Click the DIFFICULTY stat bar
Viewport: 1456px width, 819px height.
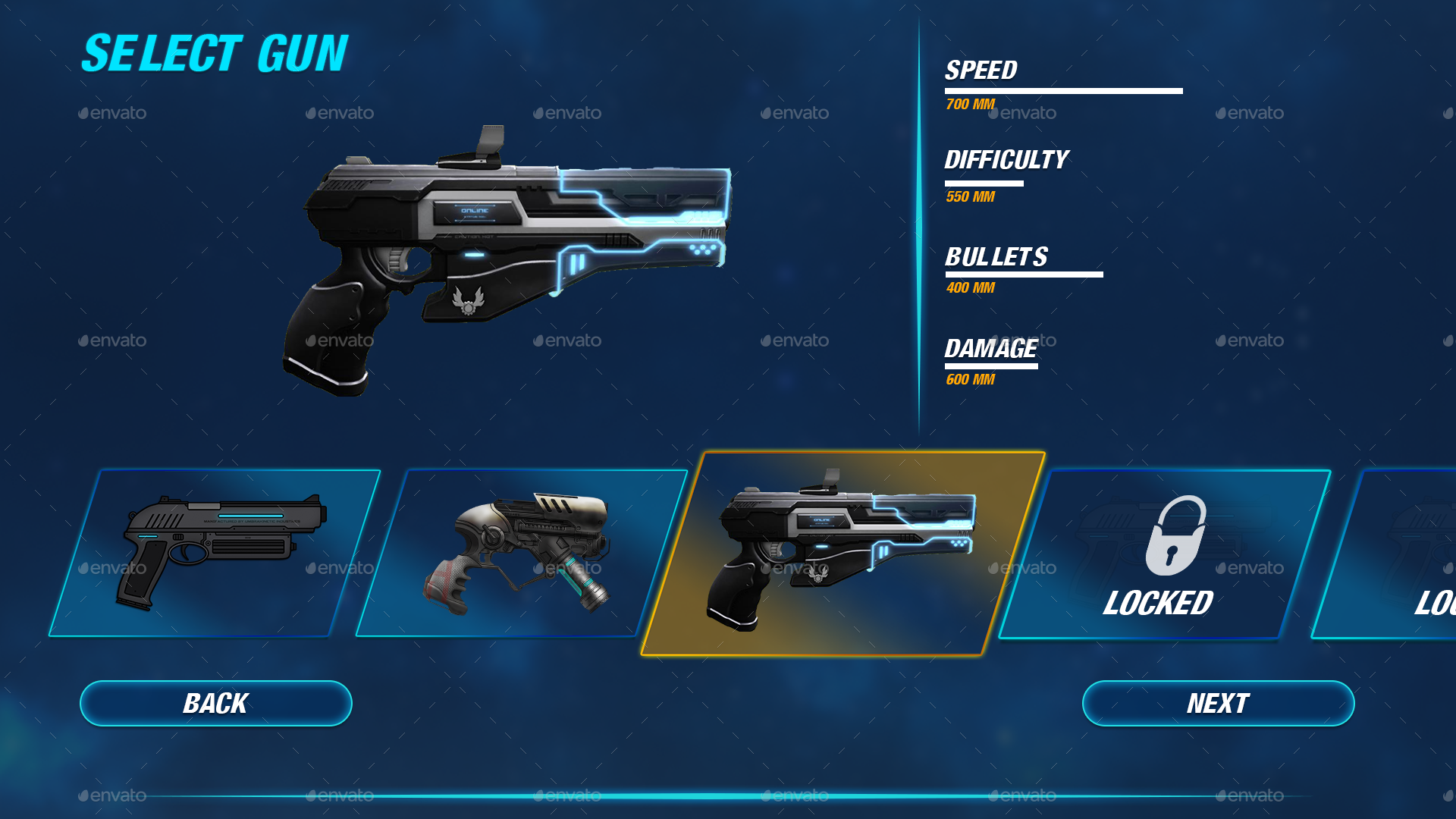tap(986, 182)
